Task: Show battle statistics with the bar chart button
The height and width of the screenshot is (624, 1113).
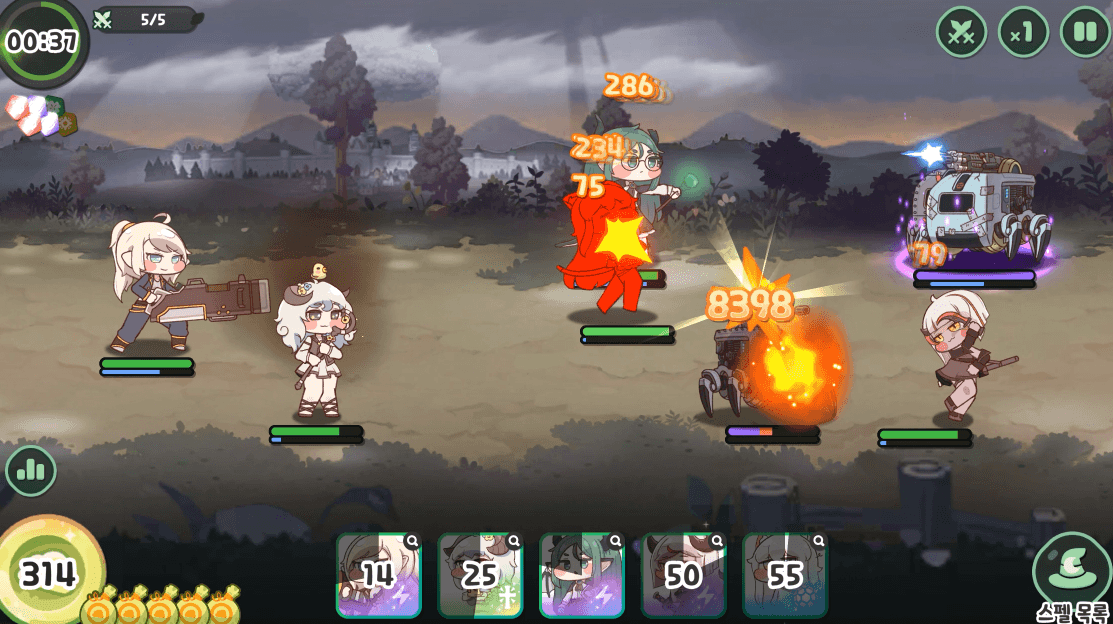Action: (31, 471)
